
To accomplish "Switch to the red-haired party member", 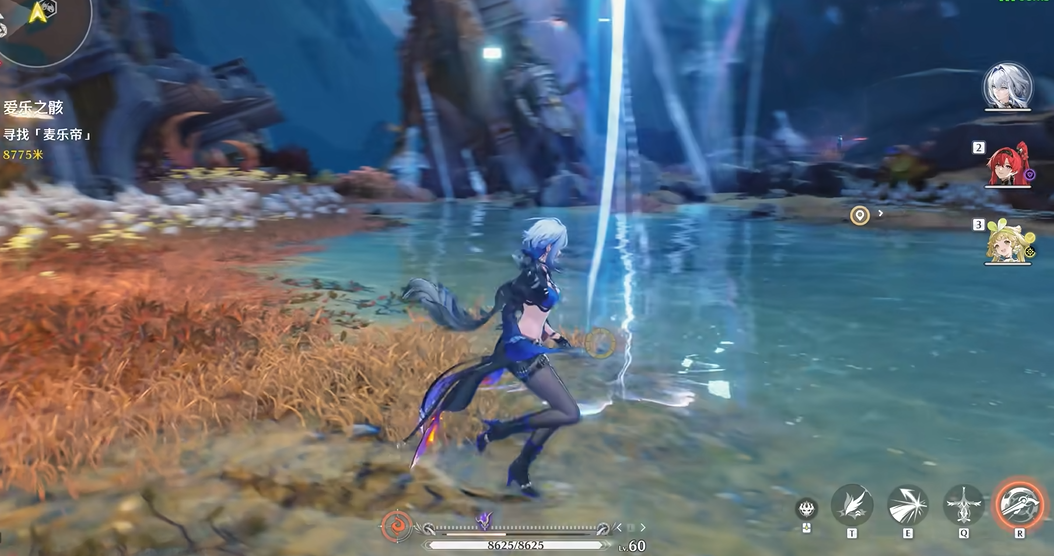I will point(1007,166).
